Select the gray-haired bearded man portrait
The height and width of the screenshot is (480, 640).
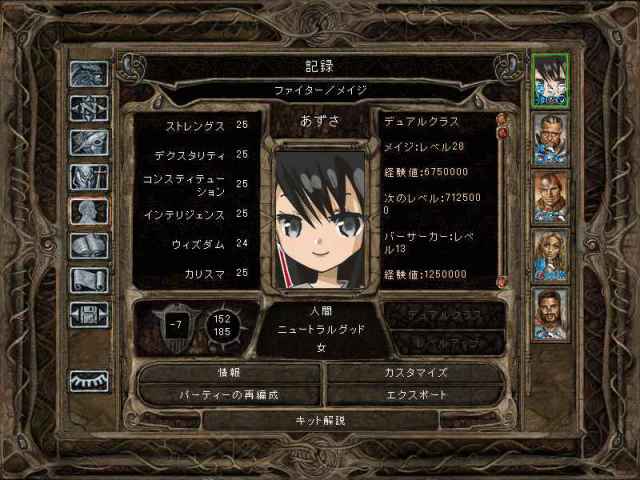550,138
